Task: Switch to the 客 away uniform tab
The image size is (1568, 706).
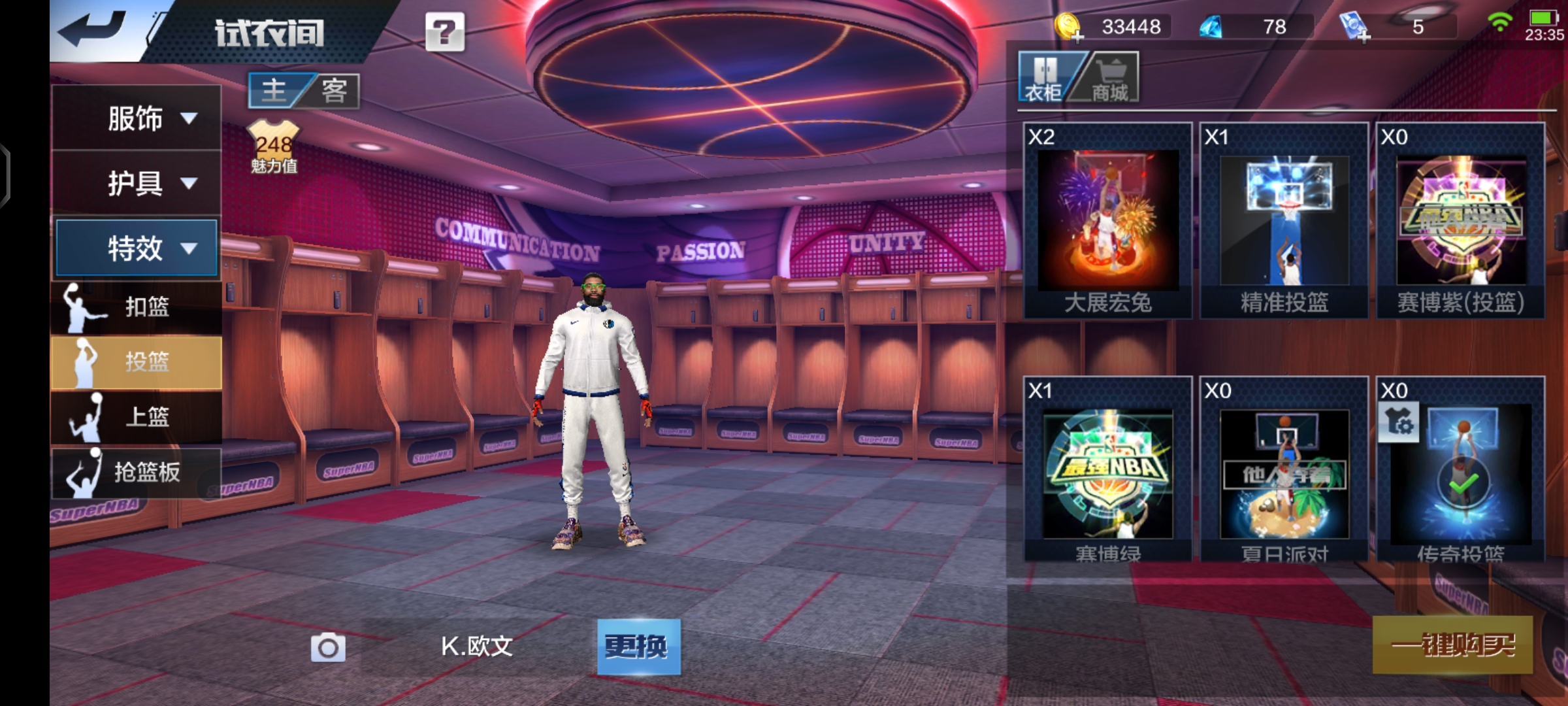Action: (334, 90)
